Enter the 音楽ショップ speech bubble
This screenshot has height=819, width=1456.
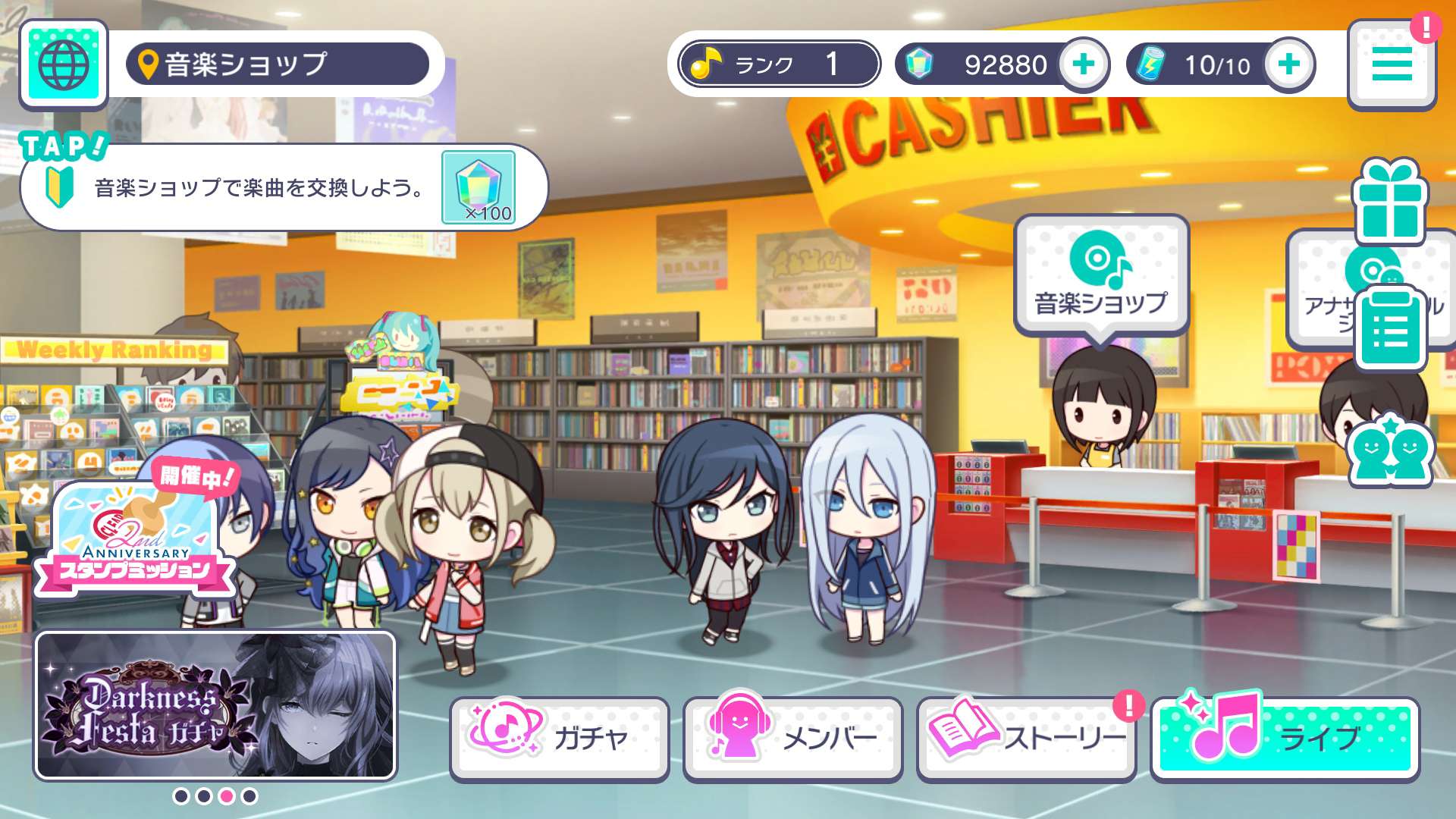point(1101,275)
